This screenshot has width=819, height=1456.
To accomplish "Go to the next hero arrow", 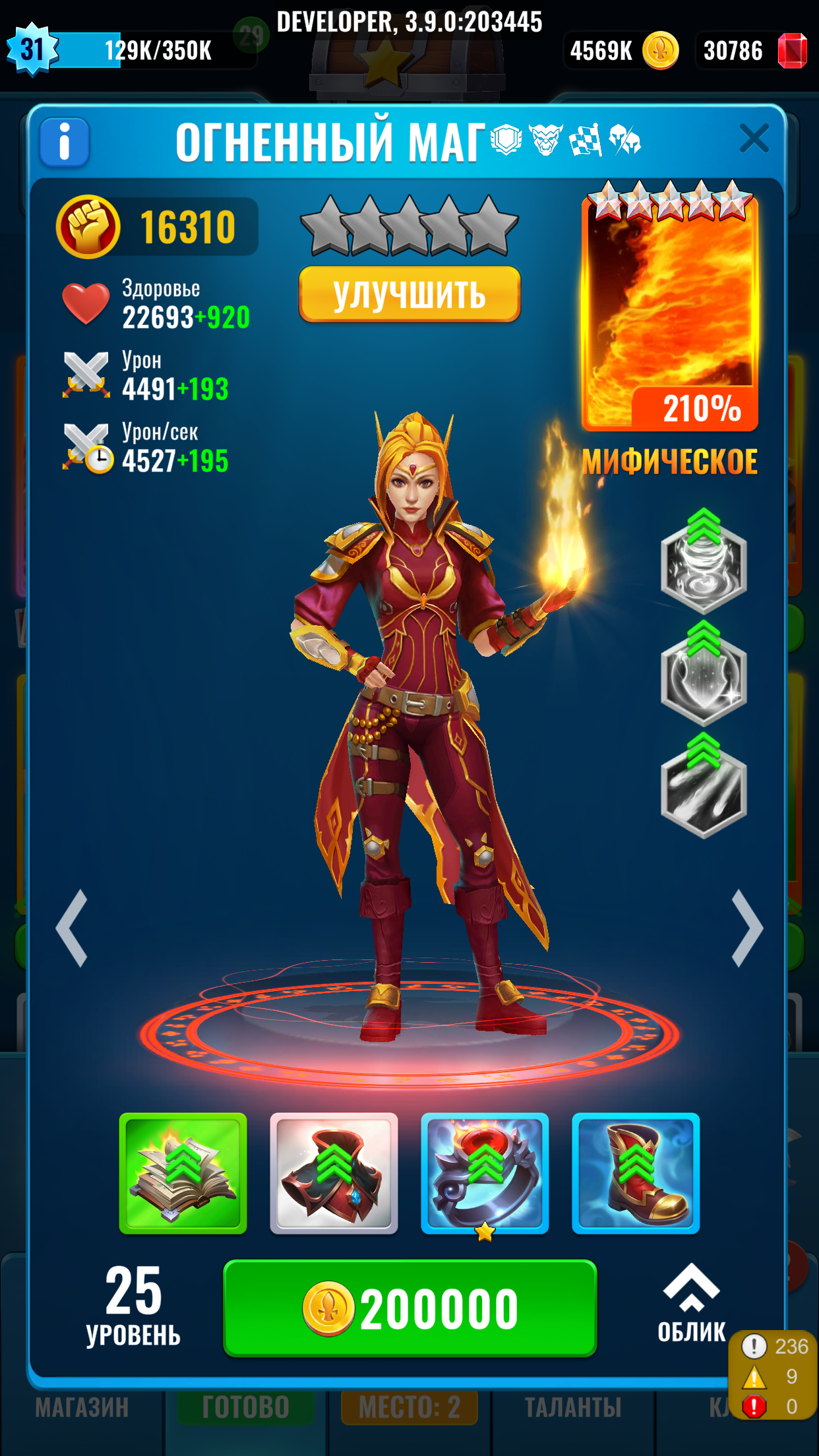I will [x=747, y=928].
